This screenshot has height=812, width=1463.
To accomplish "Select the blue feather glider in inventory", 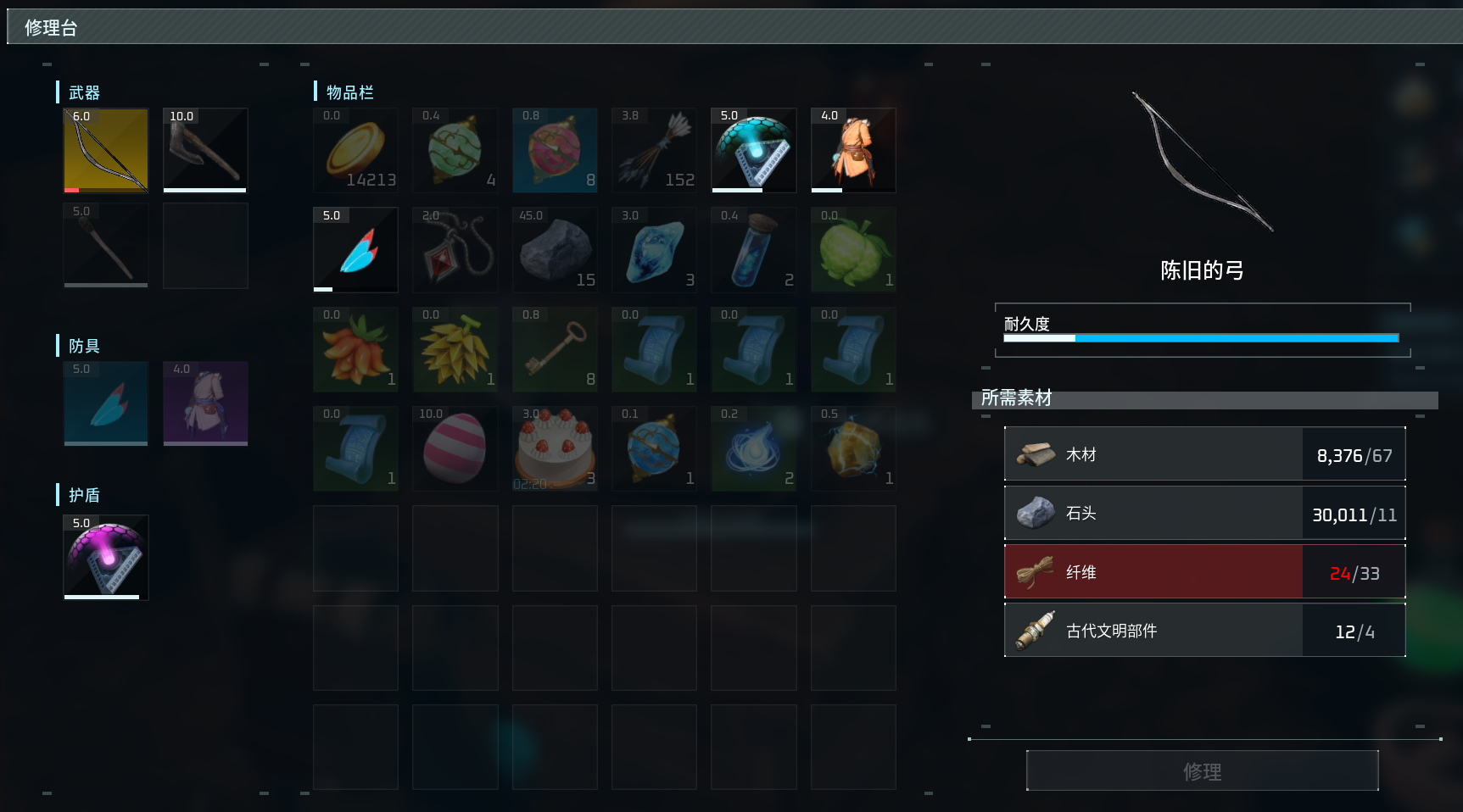I will pyautogui.click(x=355, y=250).
